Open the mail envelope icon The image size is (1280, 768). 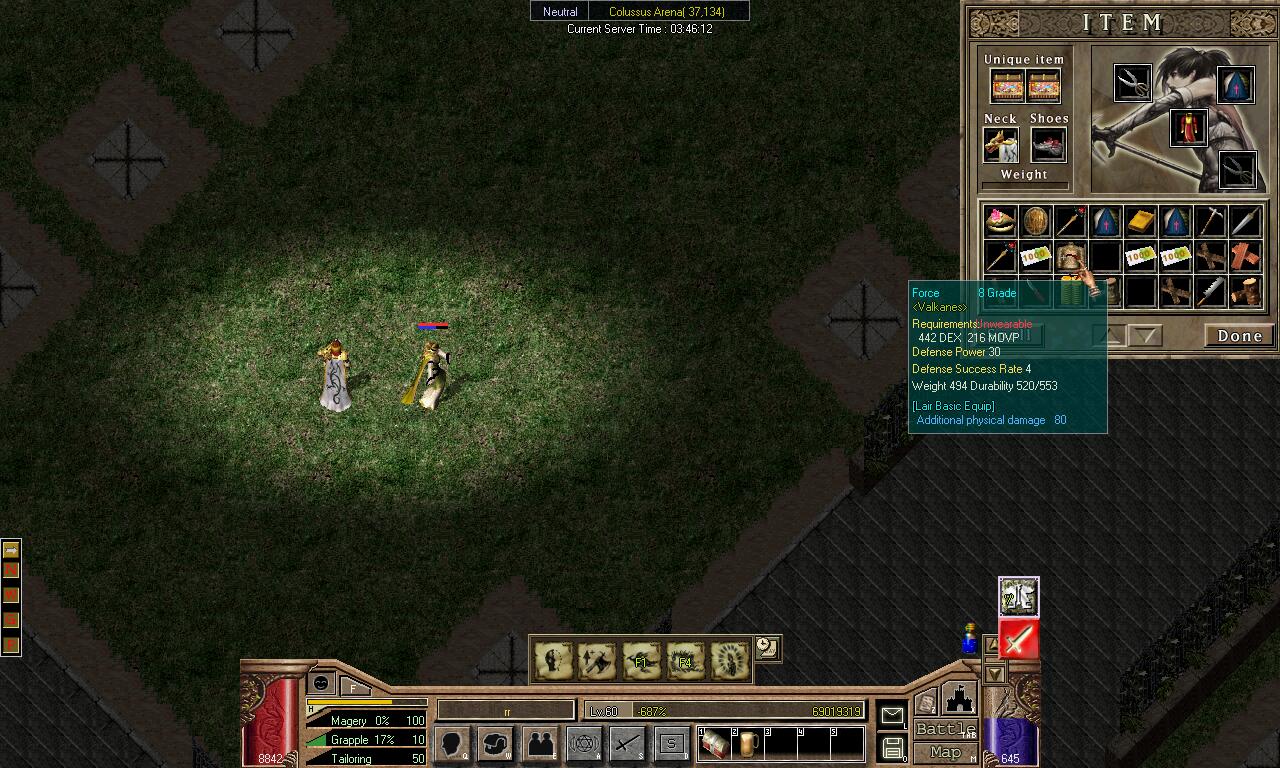coord(891,715)
